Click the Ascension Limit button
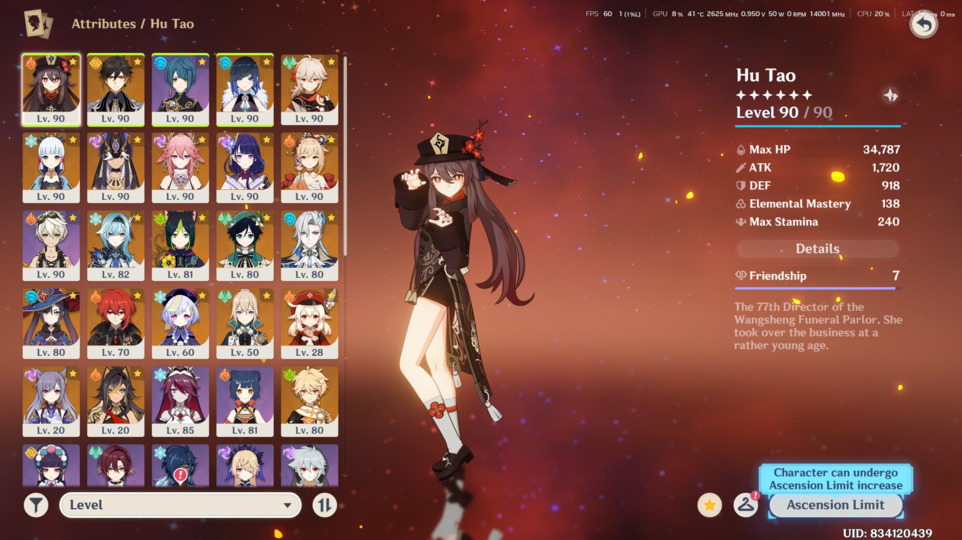 835,505
